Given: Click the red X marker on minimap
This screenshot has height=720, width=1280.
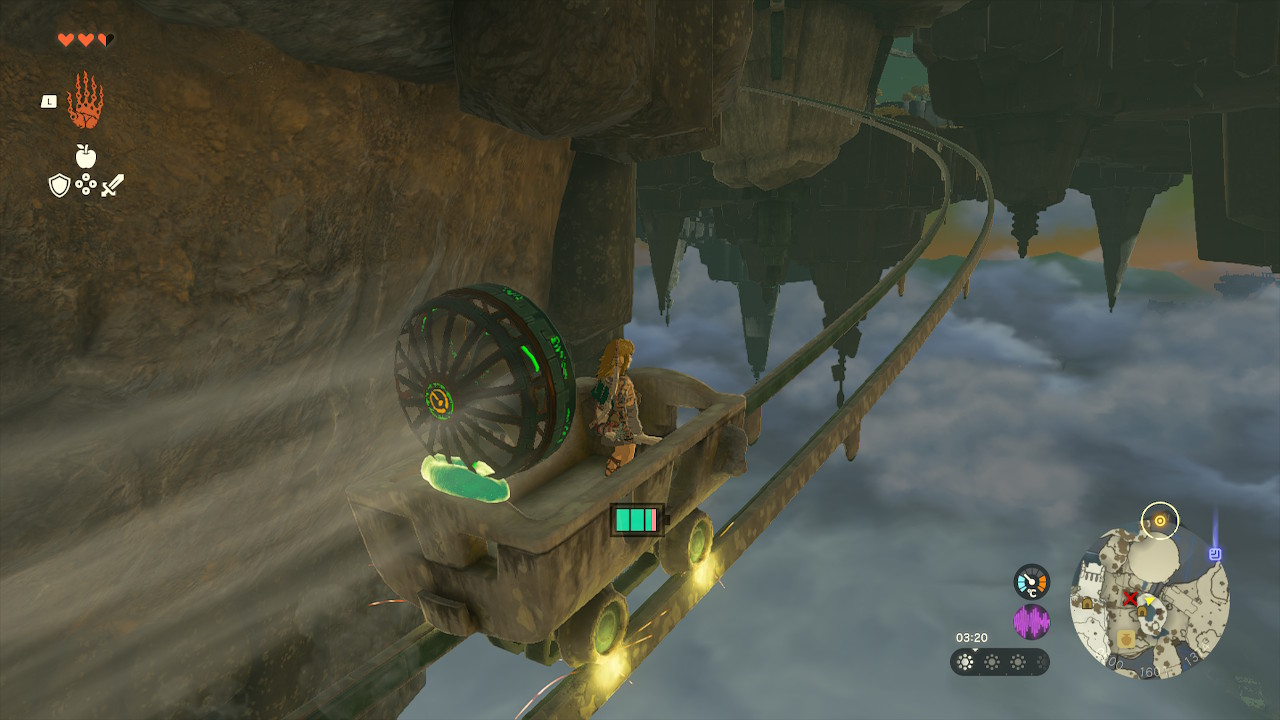Looking at the screenshot, I should (1130, 598).
